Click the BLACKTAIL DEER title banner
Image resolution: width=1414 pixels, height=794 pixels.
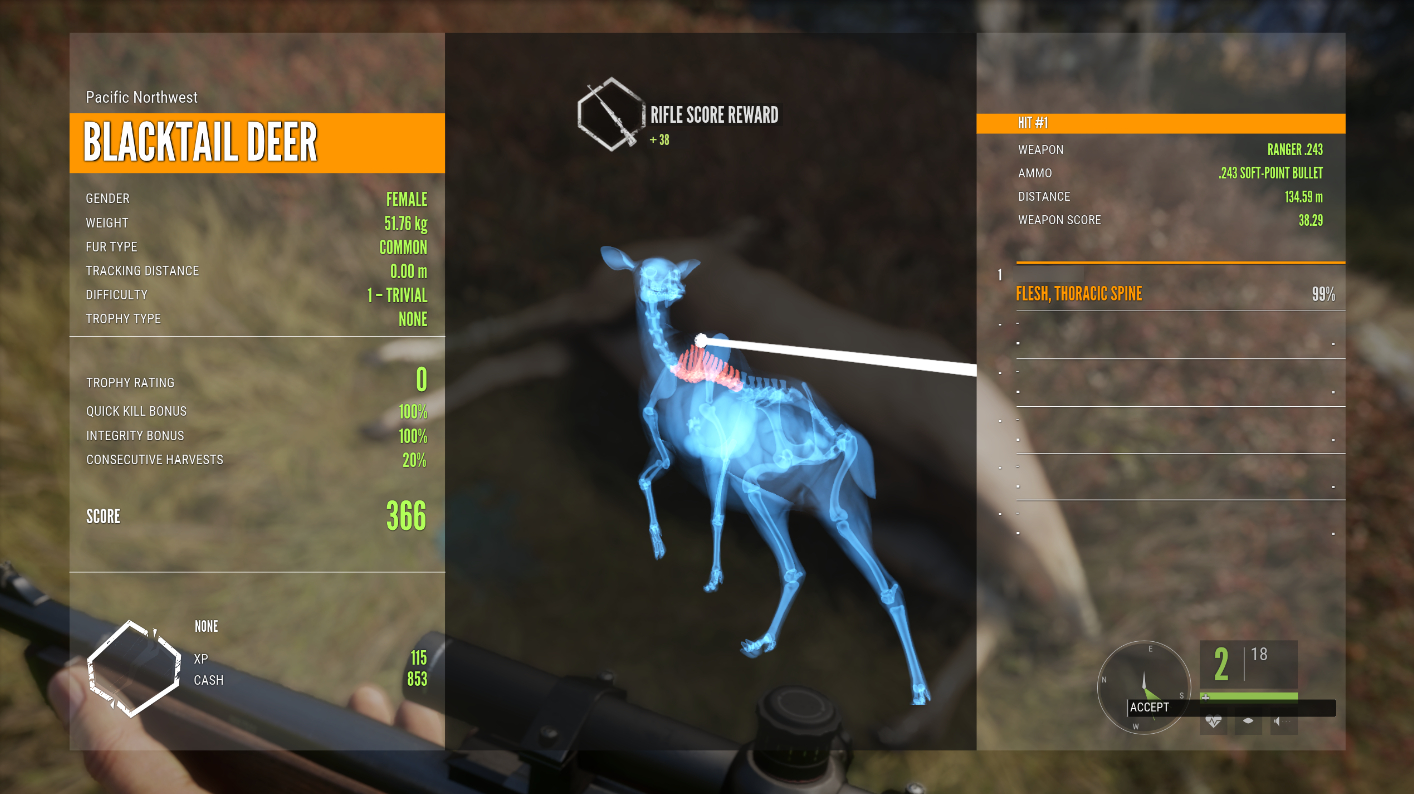point(255,143)
